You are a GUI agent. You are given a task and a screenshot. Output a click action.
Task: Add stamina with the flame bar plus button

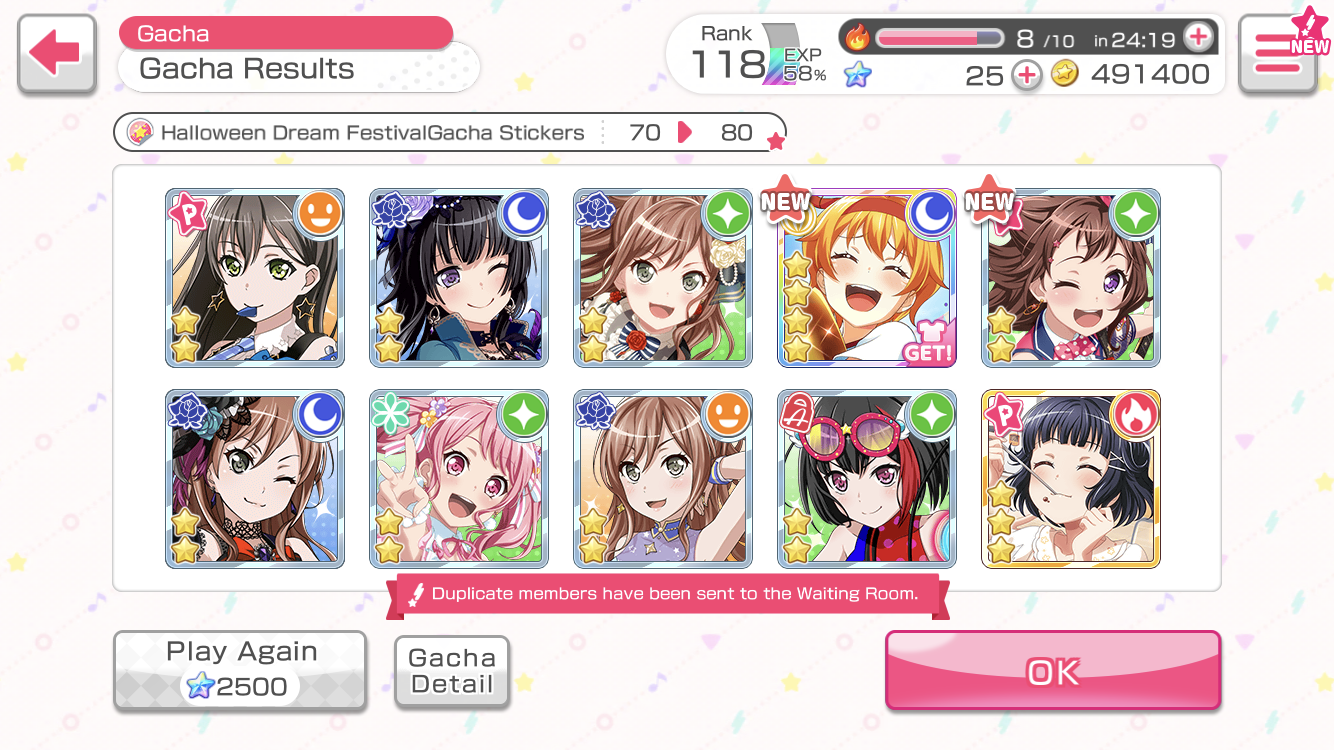1197,38
